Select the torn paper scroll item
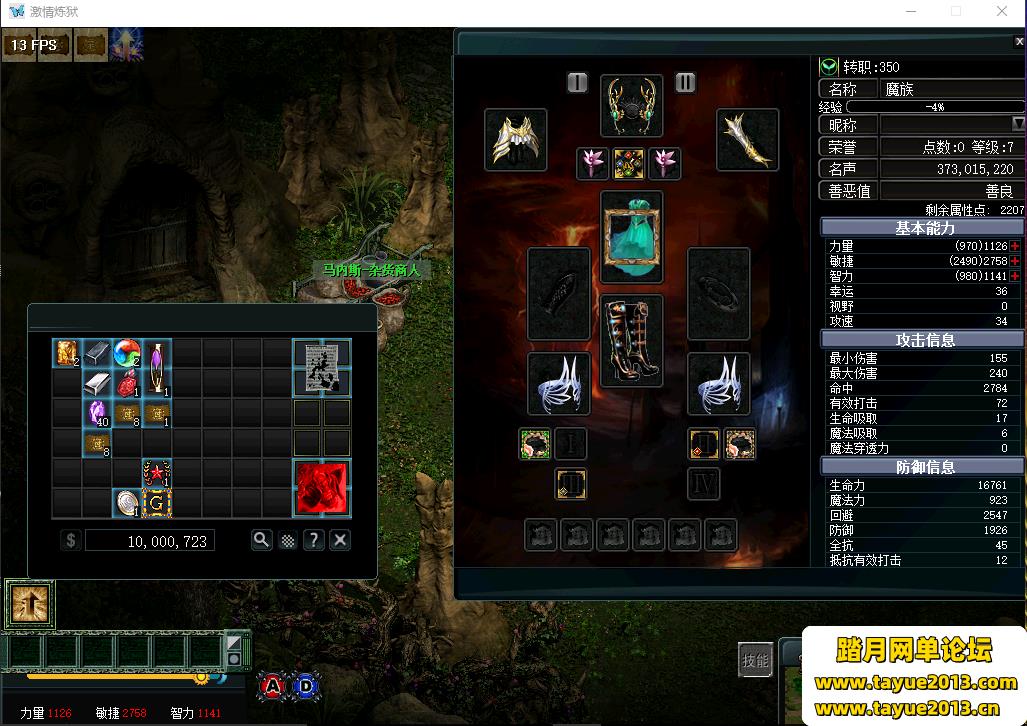Screen dimensions: 1027x726 [322, 367]
